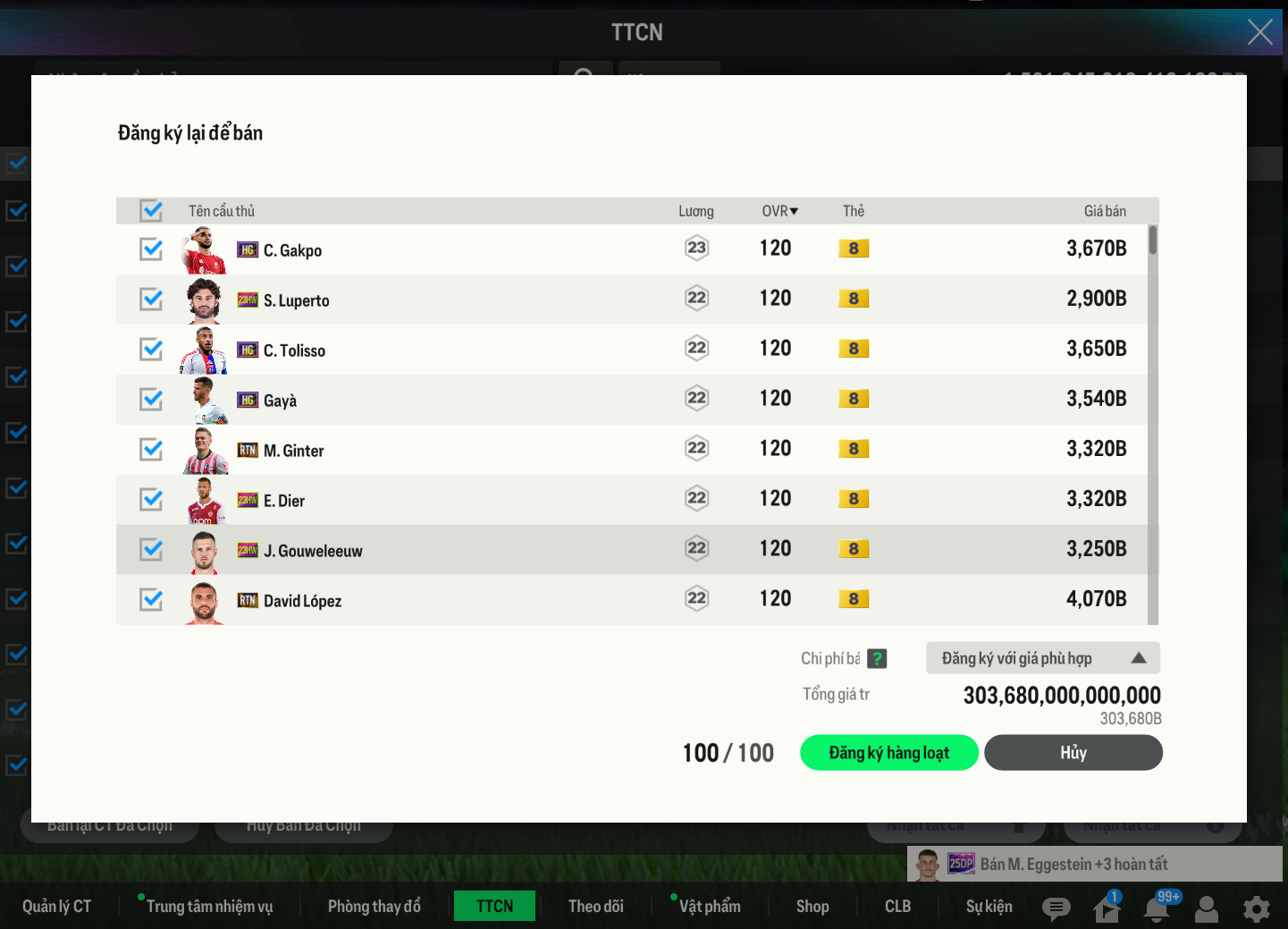
Task: Cancel with the Hủy button
Action: coord(1073,753)
